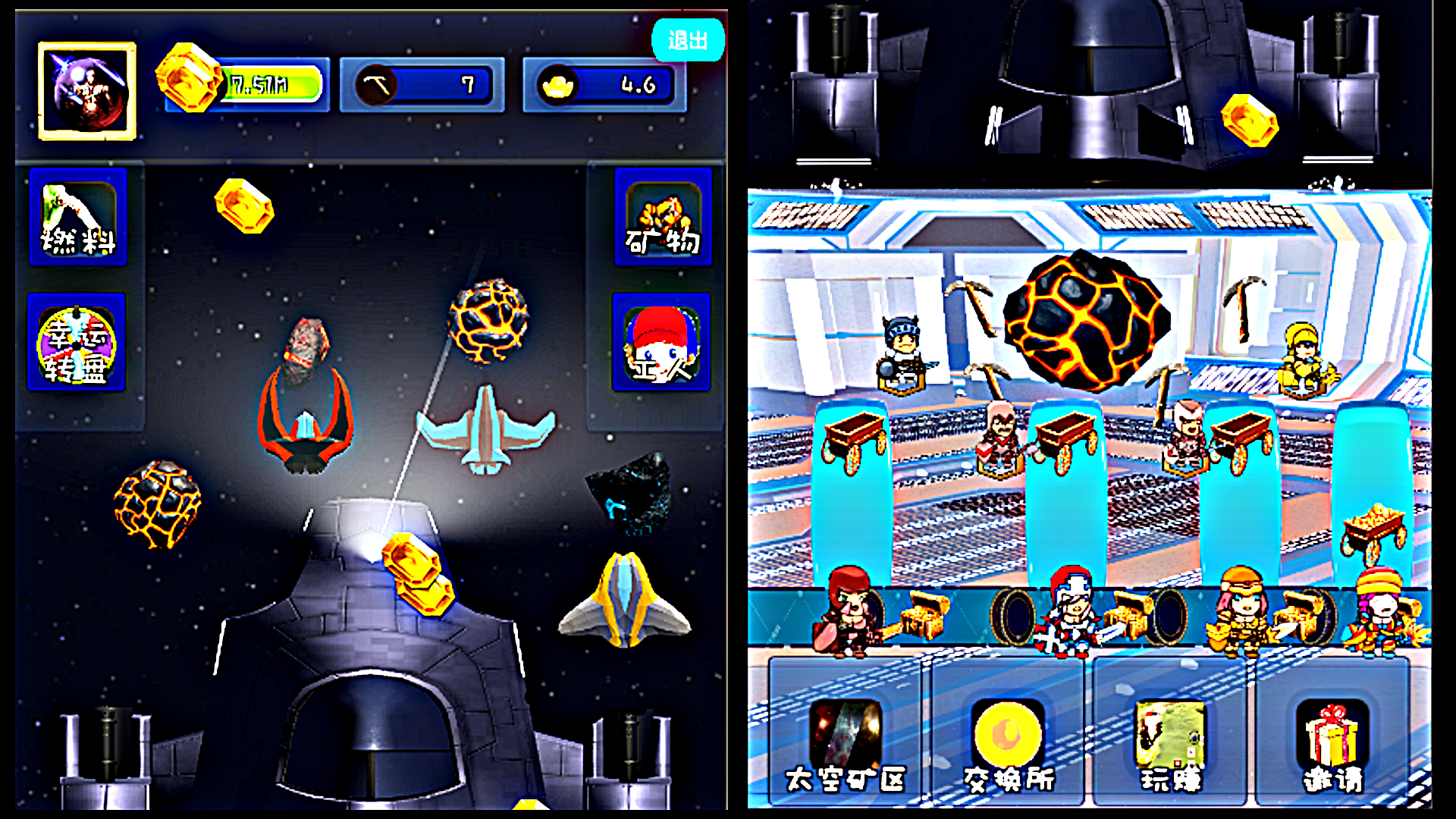Open the 玩赚 play-to-earn section
Viewport: 1456px width, 819px height.
point(1170,743)
